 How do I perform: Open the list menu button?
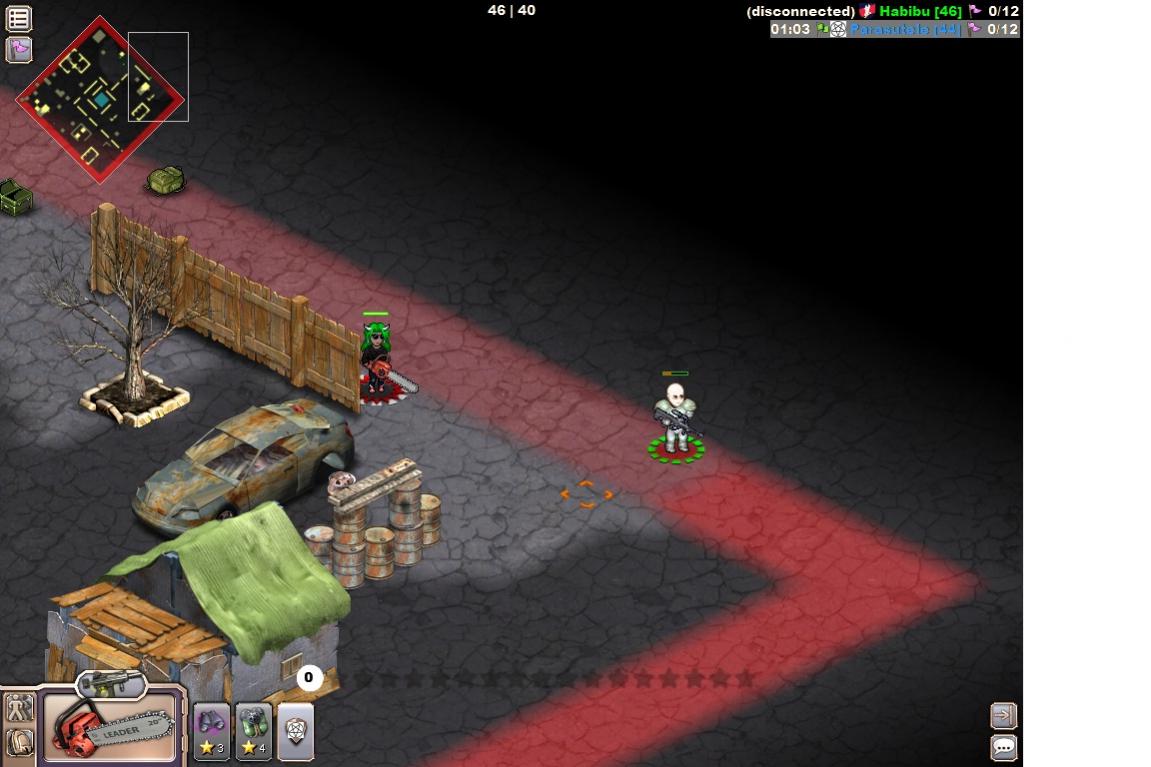19,18
